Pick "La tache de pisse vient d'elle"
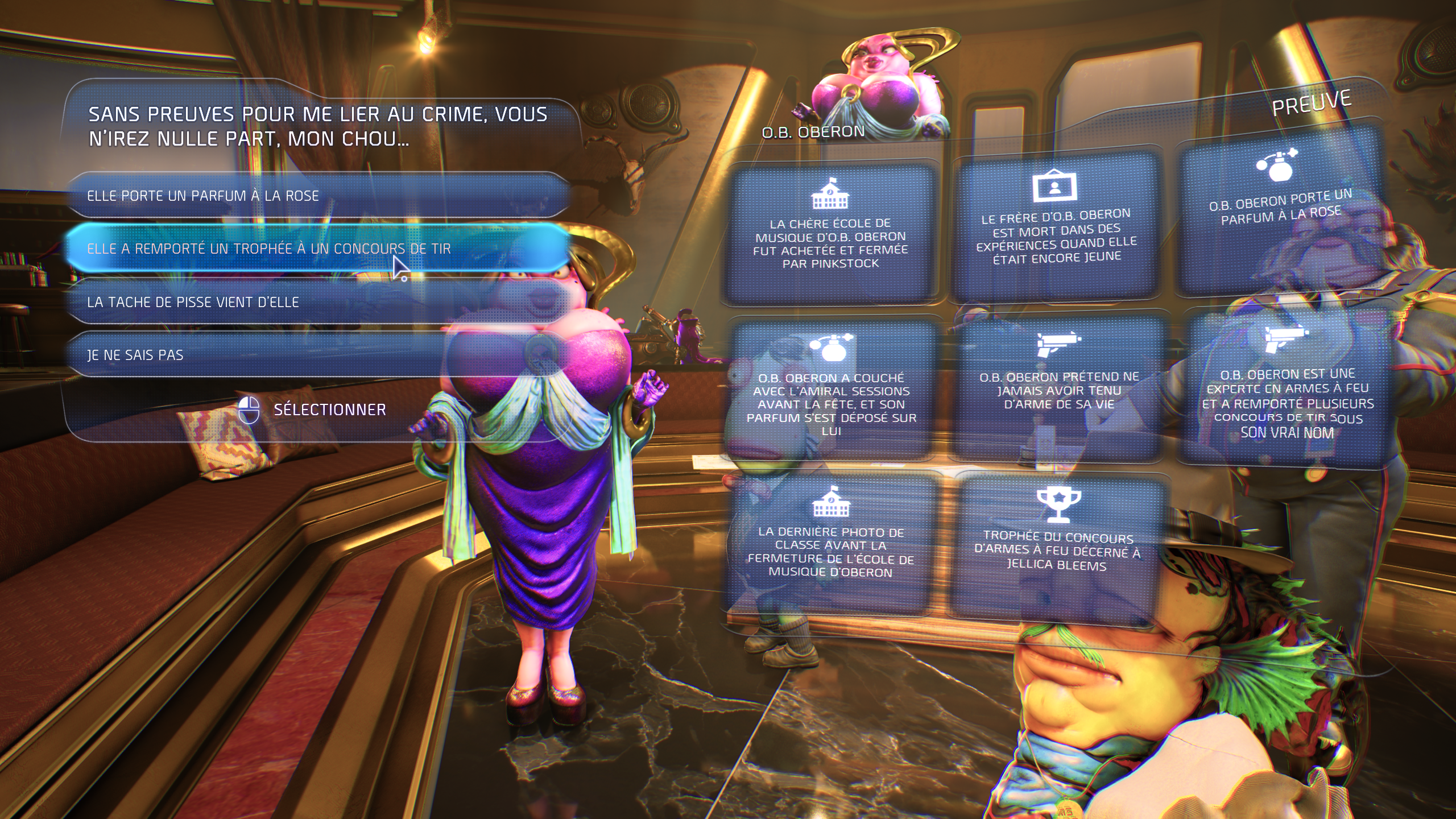The width and height of the screenshot is (1456, 819). 318,302
